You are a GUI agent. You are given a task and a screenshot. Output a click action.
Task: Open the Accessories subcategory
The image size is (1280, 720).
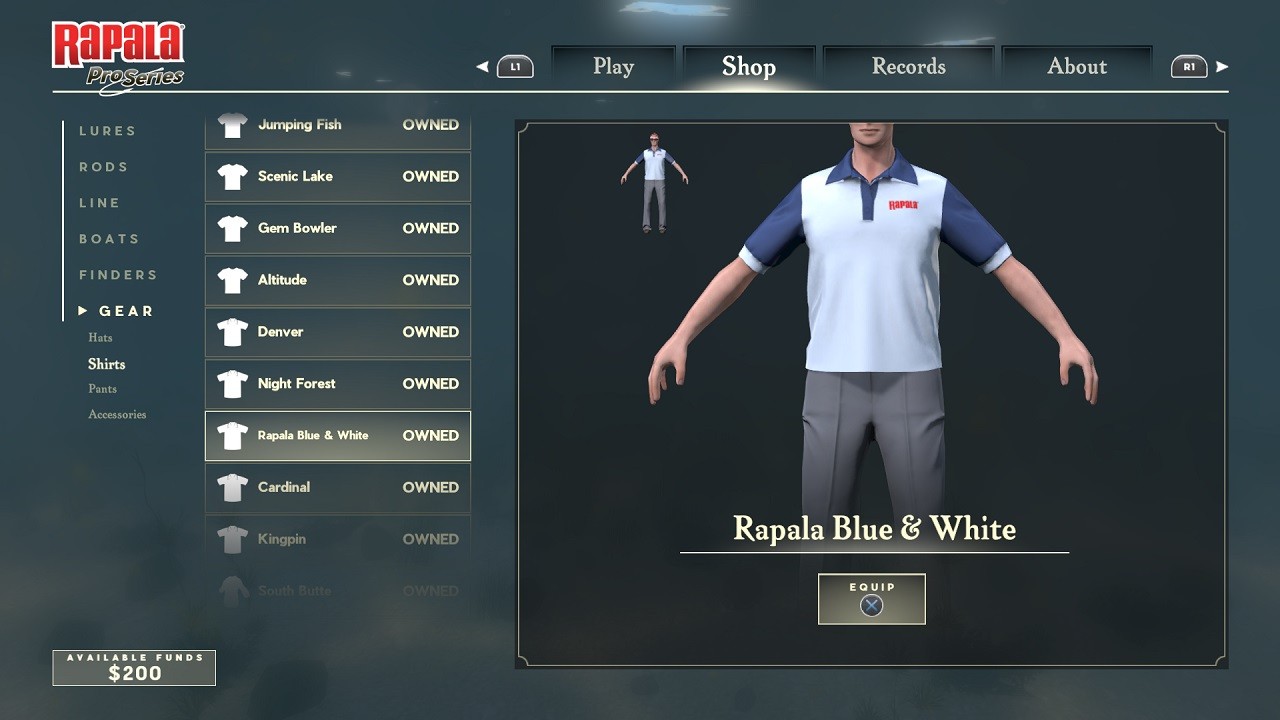coord(117,414)
